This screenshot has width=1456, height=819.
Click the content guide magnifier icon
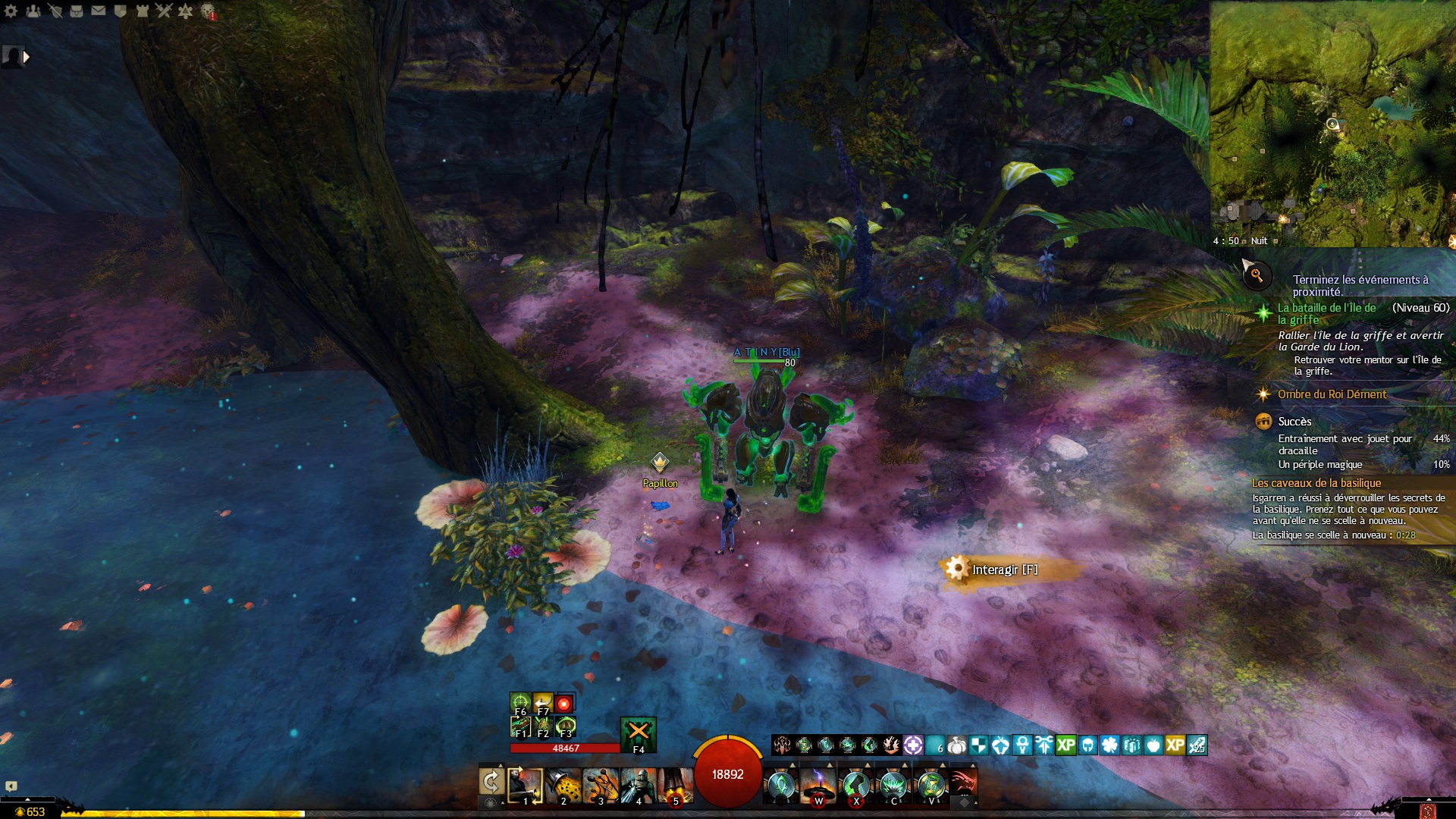1257,275
